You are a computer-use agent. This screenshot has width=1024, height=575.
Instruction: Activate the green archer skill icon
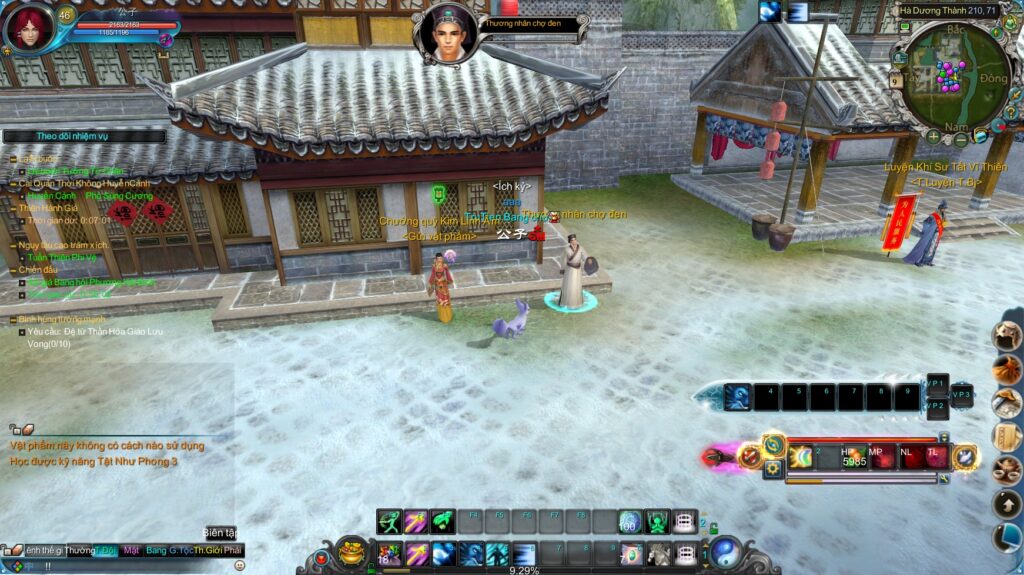(390, 522)
